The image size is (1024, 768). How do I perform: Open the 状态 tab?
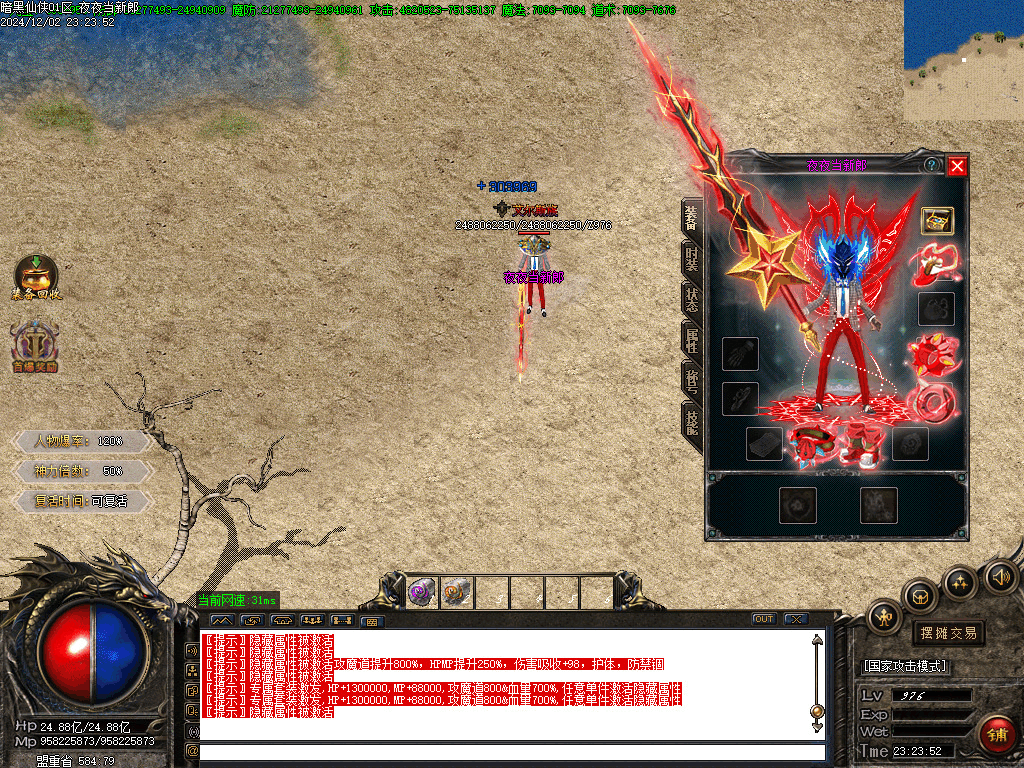pyautogui.click(x=692, y=300)
